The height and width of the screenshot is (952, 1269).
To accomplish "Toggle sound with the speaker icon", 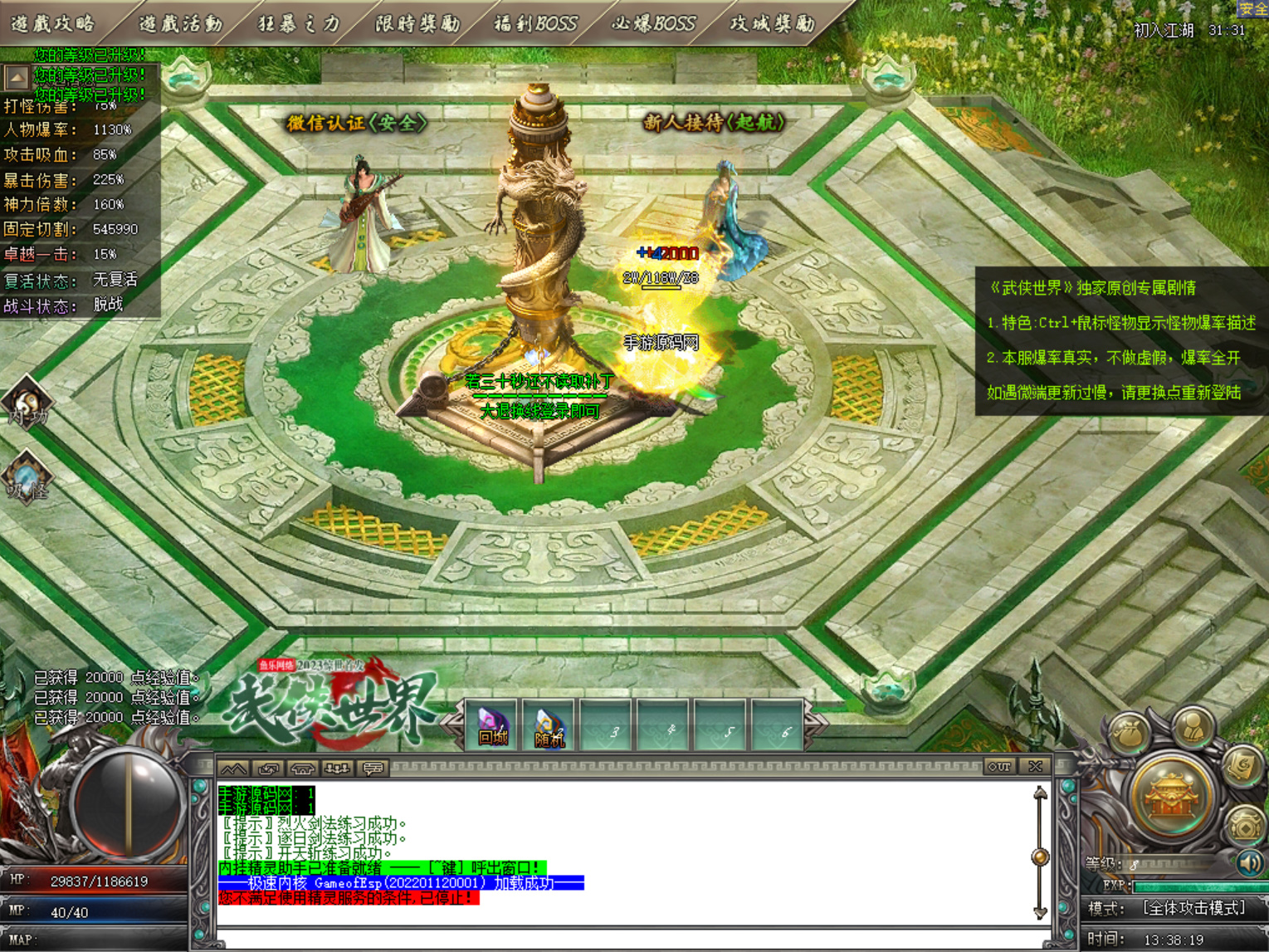I will (x=1250, y=863).
